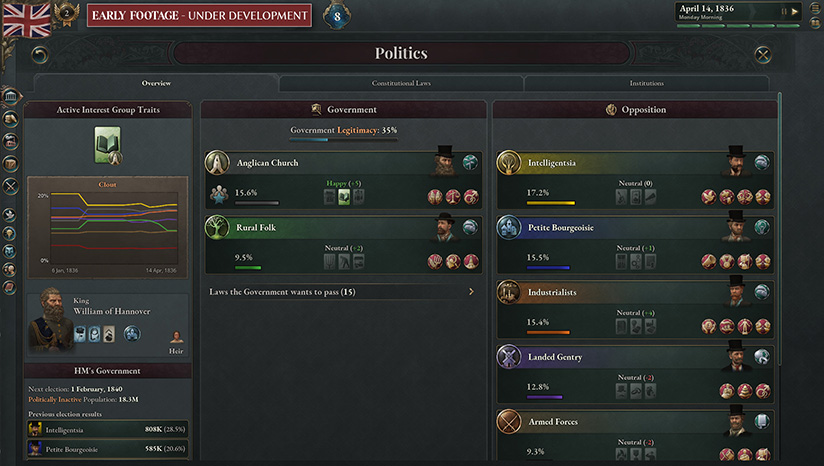Click the British flag in the corner
The image size is (824, 466).
[x=27, y=19]
